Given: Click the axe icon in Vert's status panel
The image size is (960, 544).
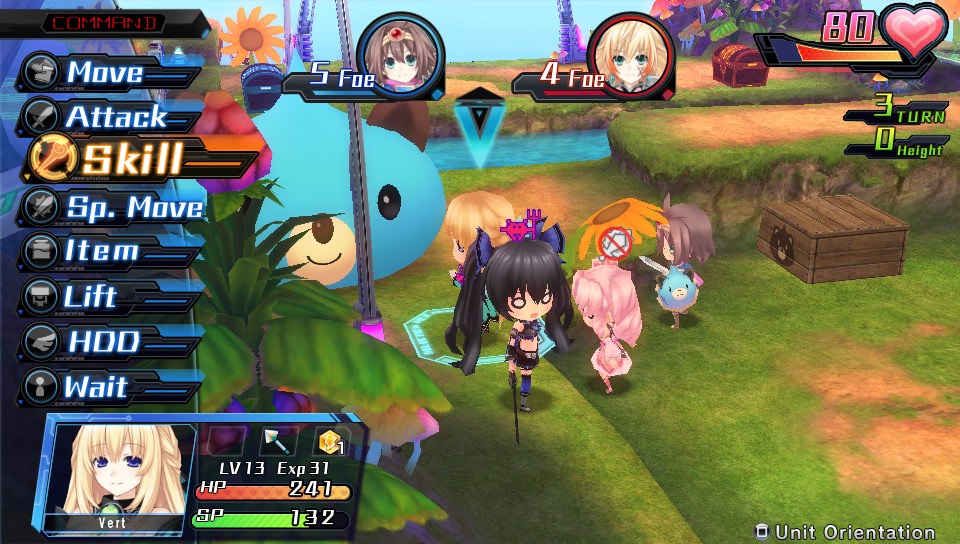Looking at the screenshot, I should tap(275, 441).
